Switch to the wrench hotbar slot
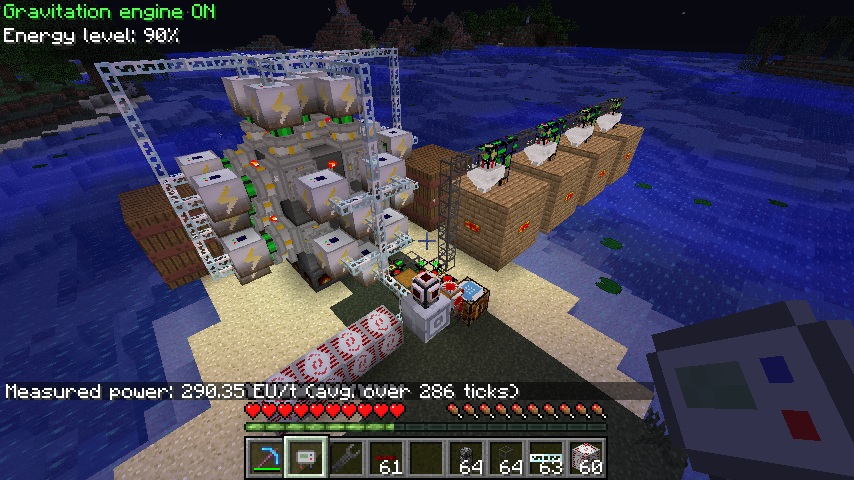 pos(346,458)
